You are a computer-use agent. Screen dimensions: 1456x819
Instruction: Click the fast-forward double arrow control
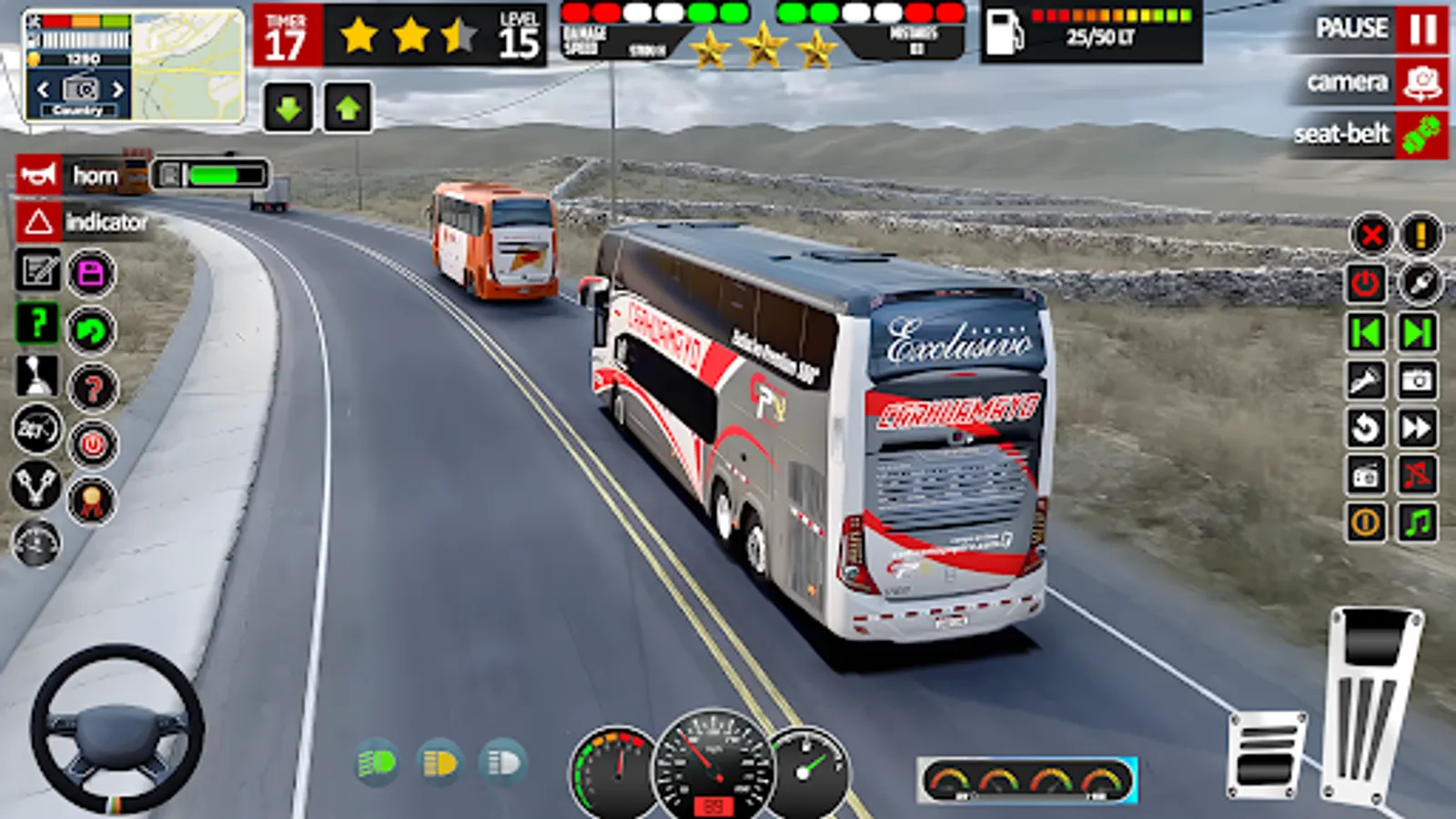pyautogui.click(x=1416, y=428)
